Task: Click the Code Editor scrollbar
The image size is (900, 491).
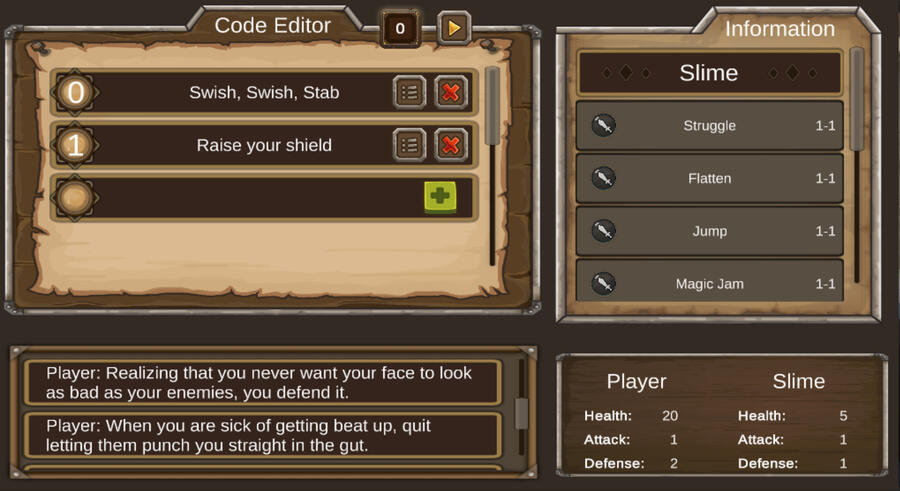Action: (x=492, y=108)
